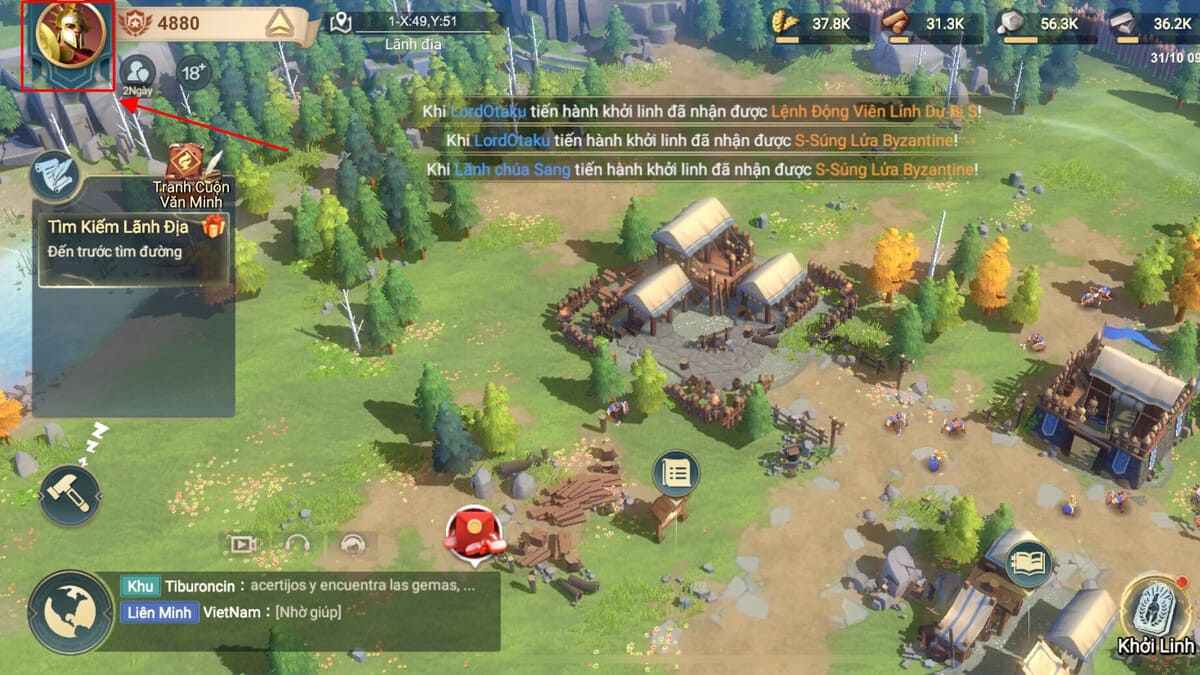Open the Khởi Linh summon menu
Viewport: 1200px width, 675px height.
tap(1155, 615)
